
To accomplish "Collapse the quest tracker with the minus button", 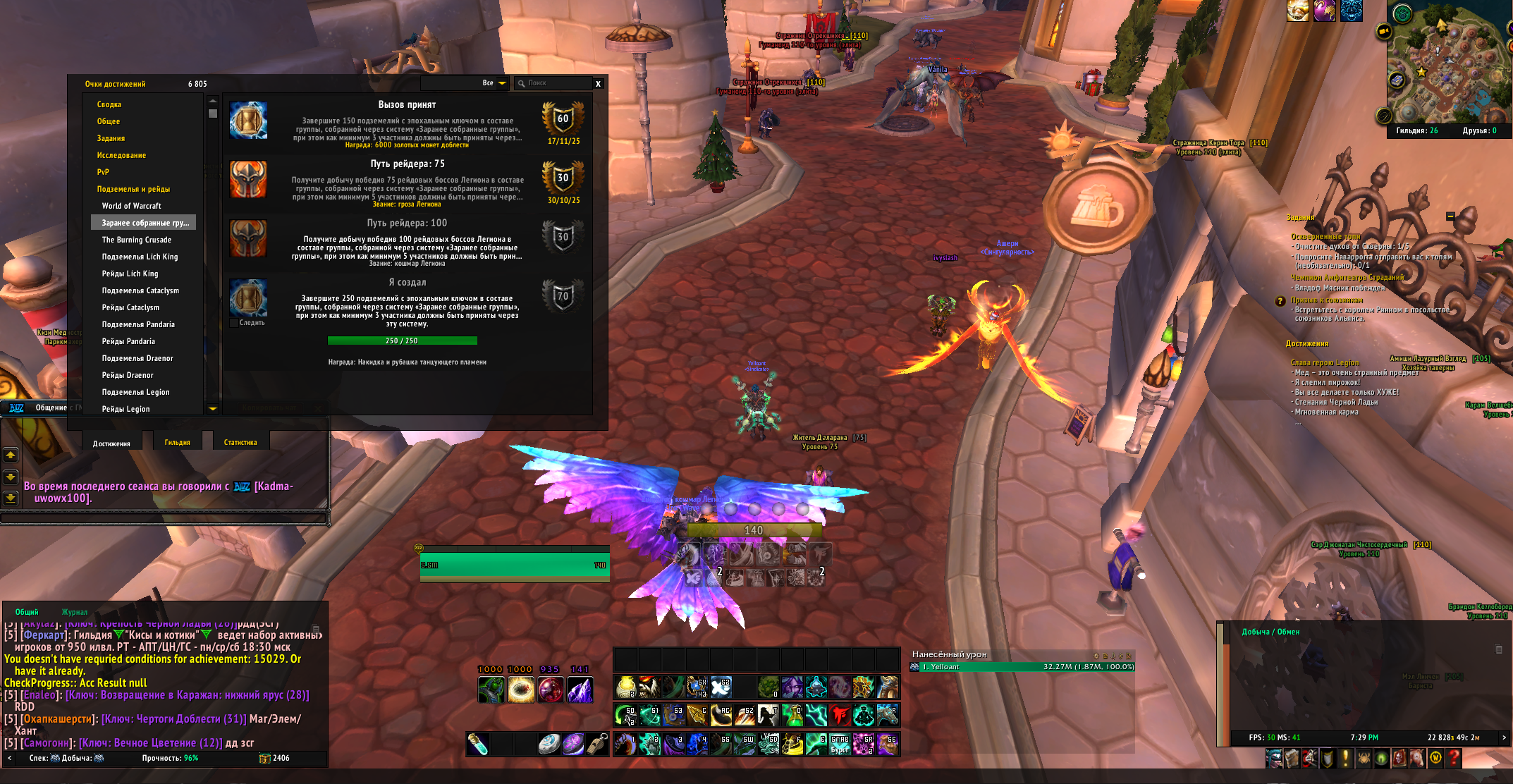I will pos(1450,216).
